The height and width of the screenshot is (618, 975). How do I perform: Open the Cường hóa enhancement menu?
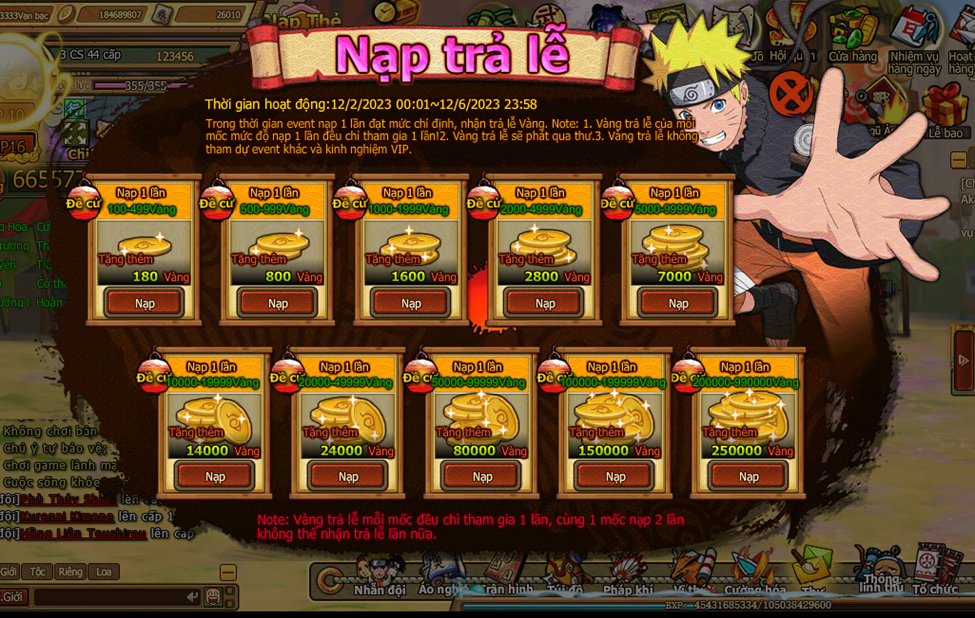pyautogui.click(x=755, y=577)
